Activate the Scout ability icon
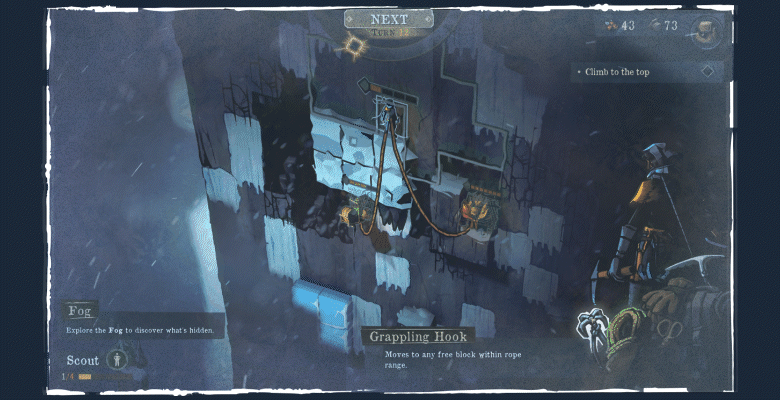780x400 pixels. [x=119, y=359]
